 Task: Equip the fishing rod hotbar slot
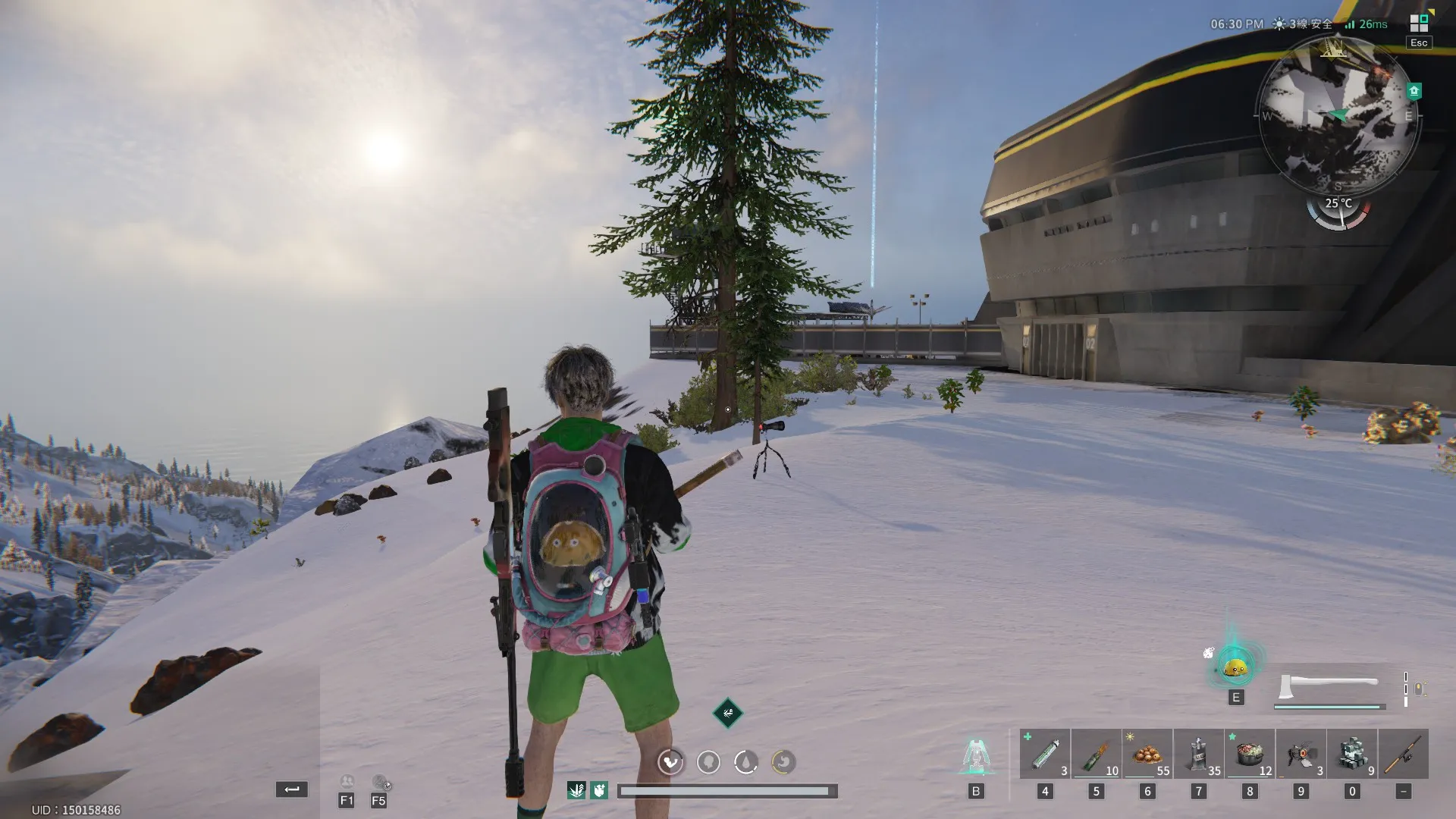[x=1404, y=754]
